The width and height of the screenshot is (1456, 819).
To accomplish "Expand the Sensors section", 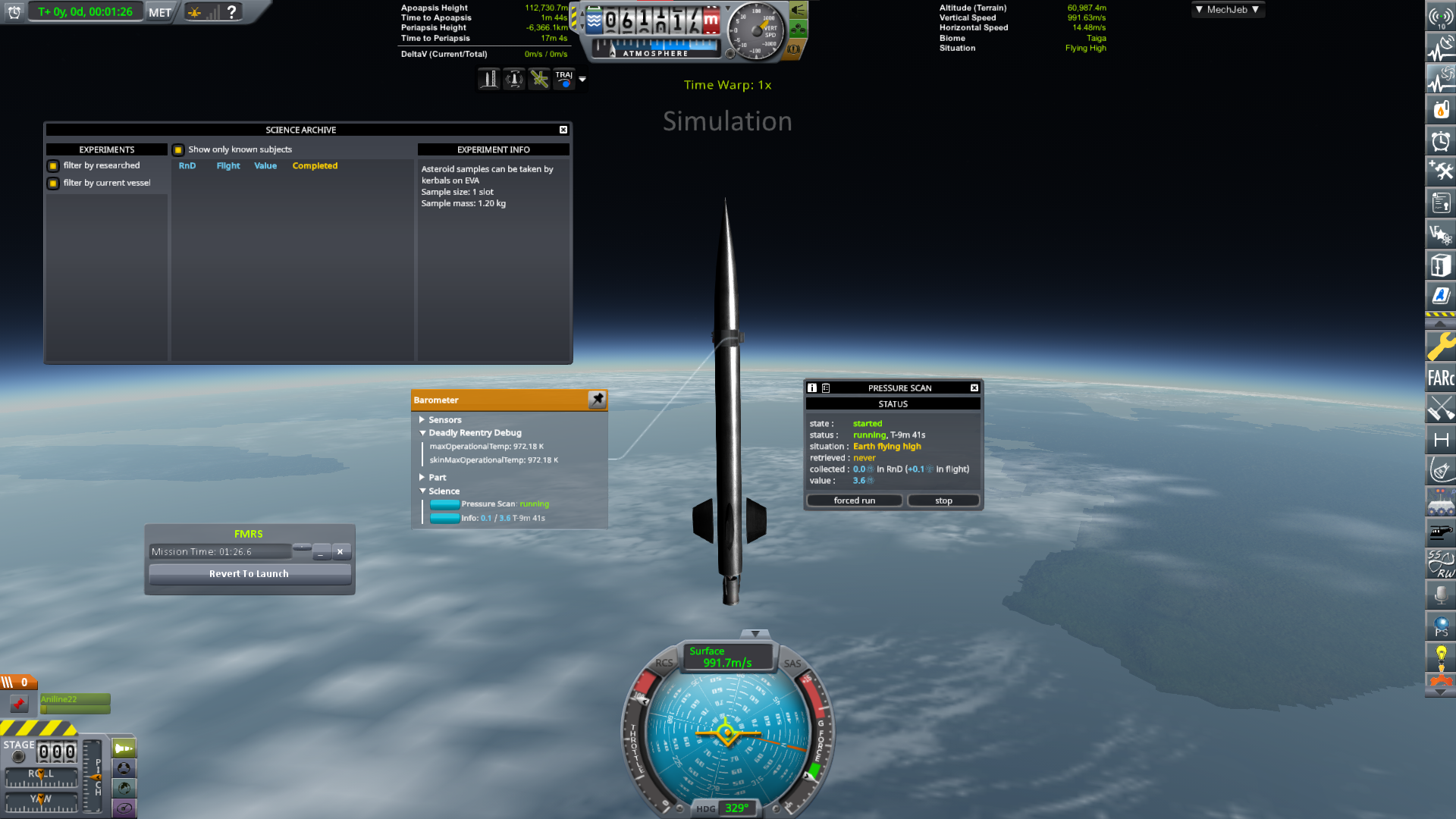I will pos(423,419).
